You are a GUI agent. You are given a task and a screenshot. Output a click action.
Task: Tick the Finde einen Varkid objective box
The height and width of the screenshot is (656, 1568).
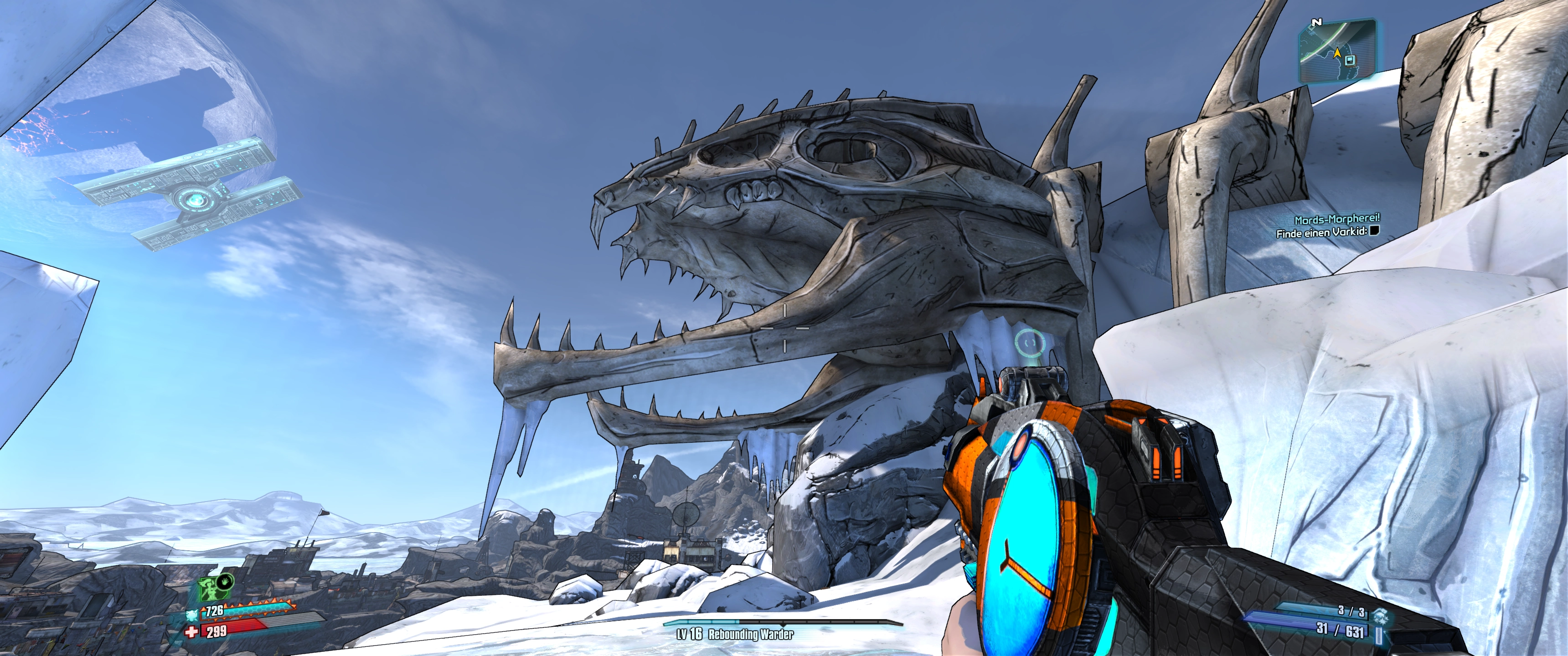[x=1373, y=231]
